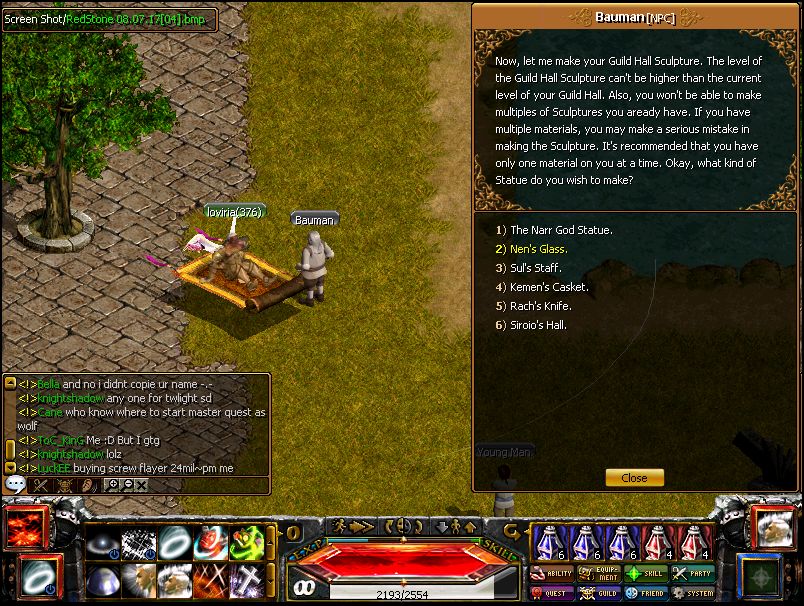Viewport: 804px width, 606px height.
Task: Open the Skill window
Action: [646, 574]
